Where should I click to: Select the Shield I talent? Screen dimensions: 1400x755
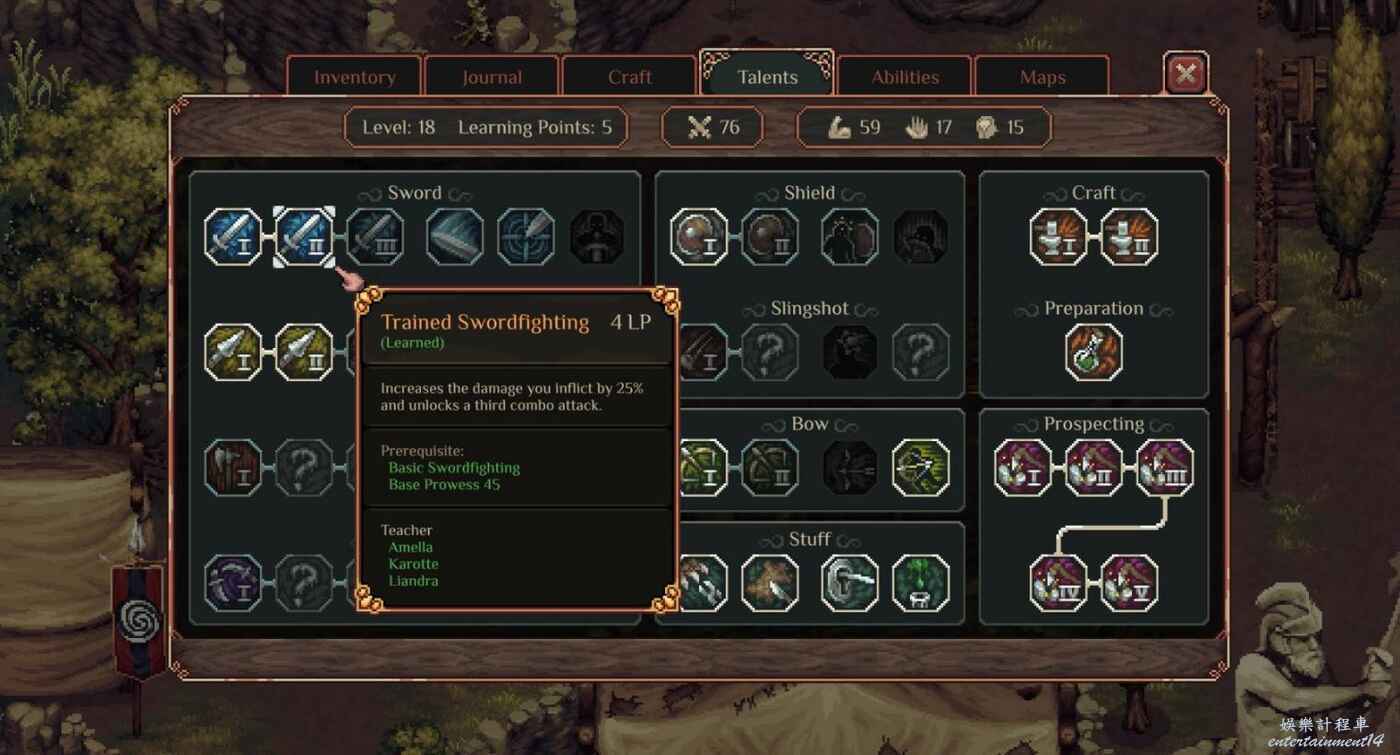[x=698, y=237]
